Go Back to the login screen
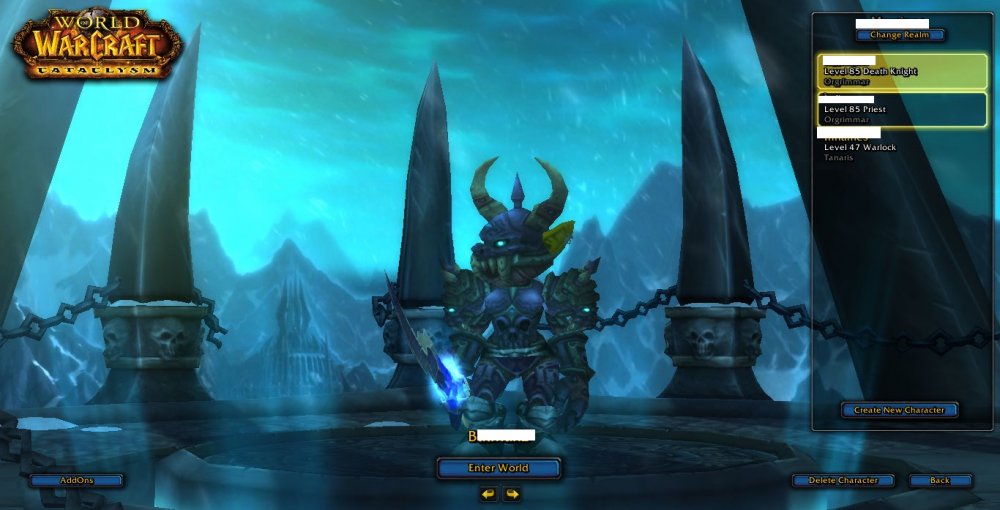Viewport: 1000px width, 510px height. pos(940,480)
